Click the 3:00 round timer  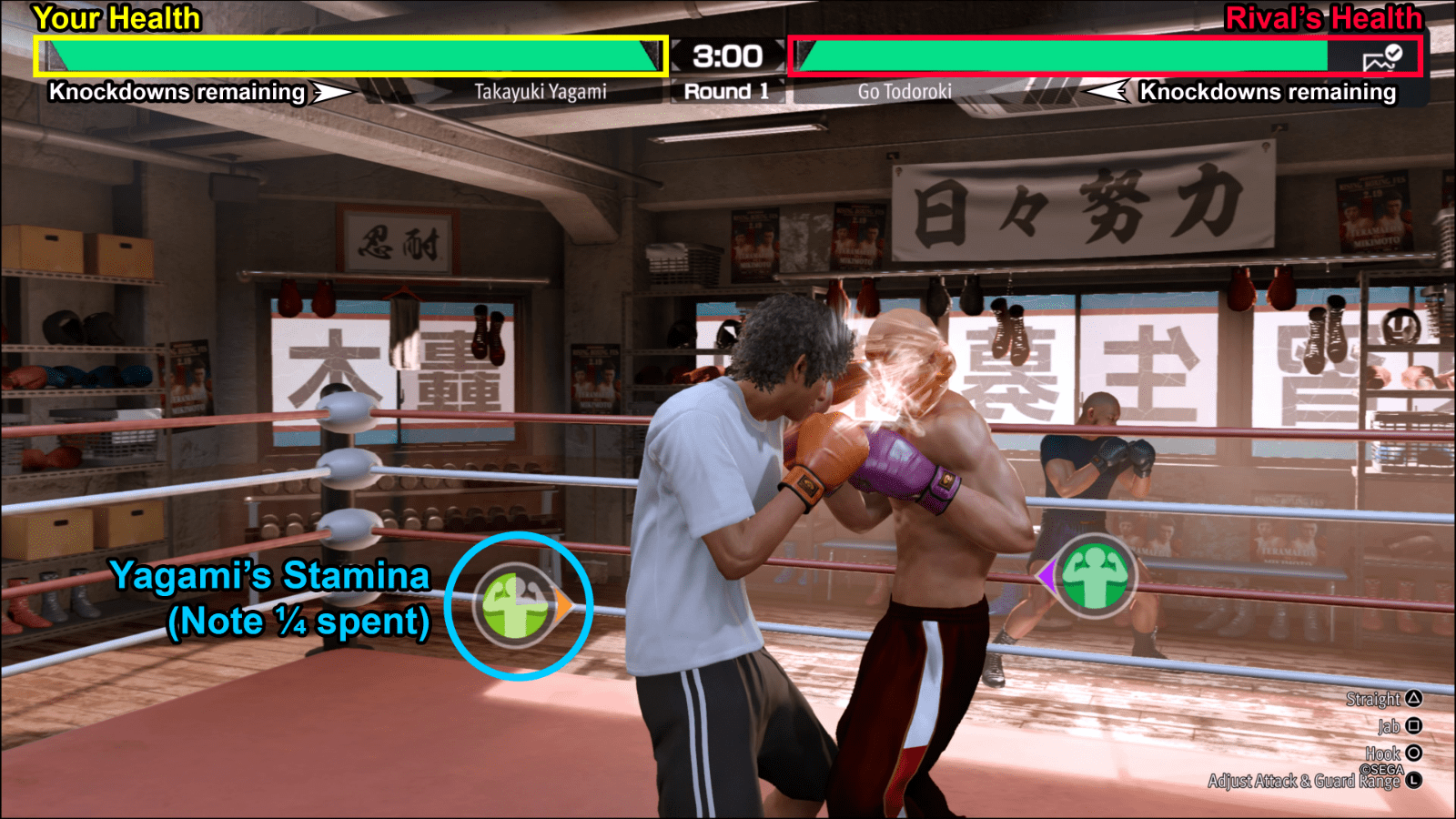pyautogui.click(x=725, y=56)
